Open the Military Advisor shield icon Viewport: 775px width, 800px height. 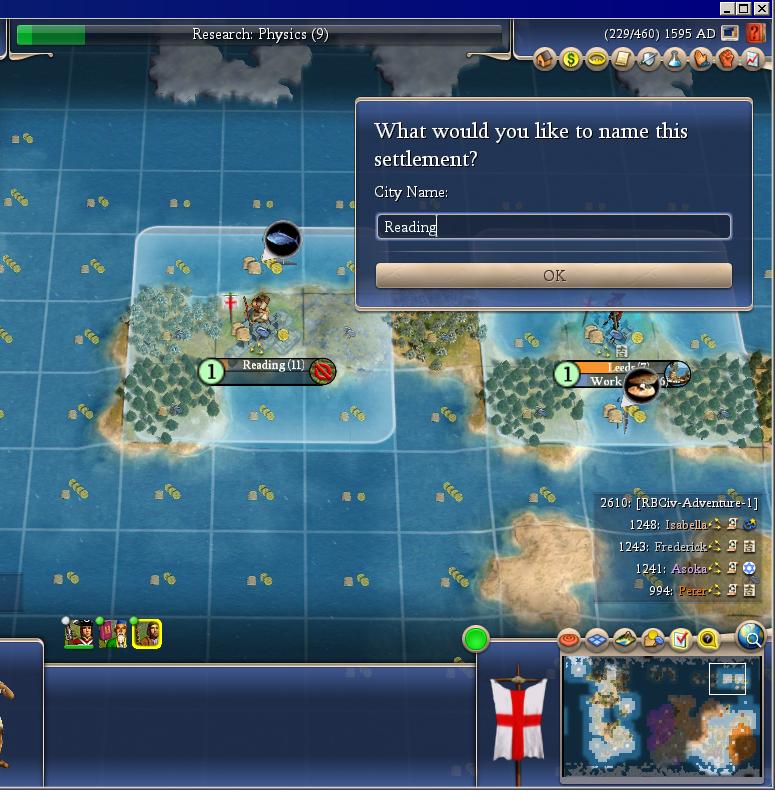[x=649, y=60]
